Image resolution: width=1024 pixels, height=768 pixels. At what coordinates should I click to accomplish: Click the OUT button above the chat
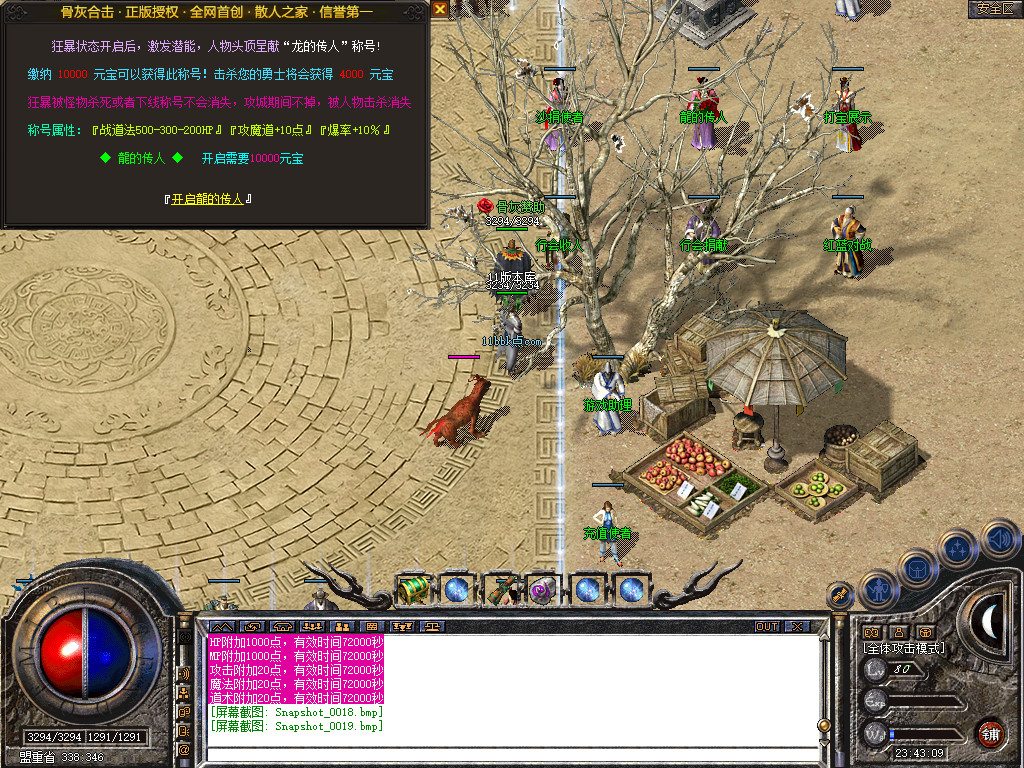(767, 627)
